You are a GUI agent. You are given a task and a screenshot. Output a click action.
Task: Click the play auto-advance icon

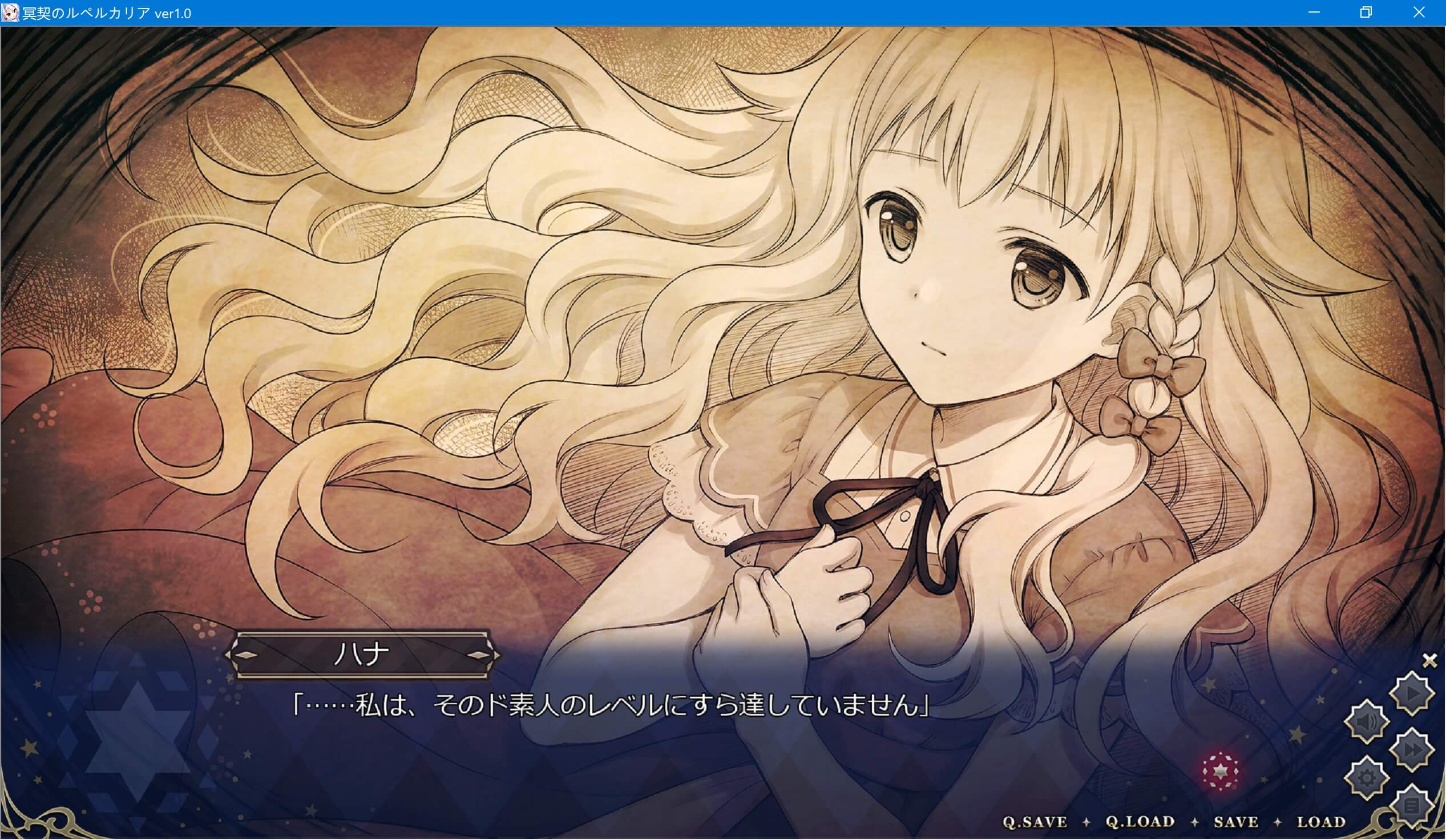(1412, 692)
